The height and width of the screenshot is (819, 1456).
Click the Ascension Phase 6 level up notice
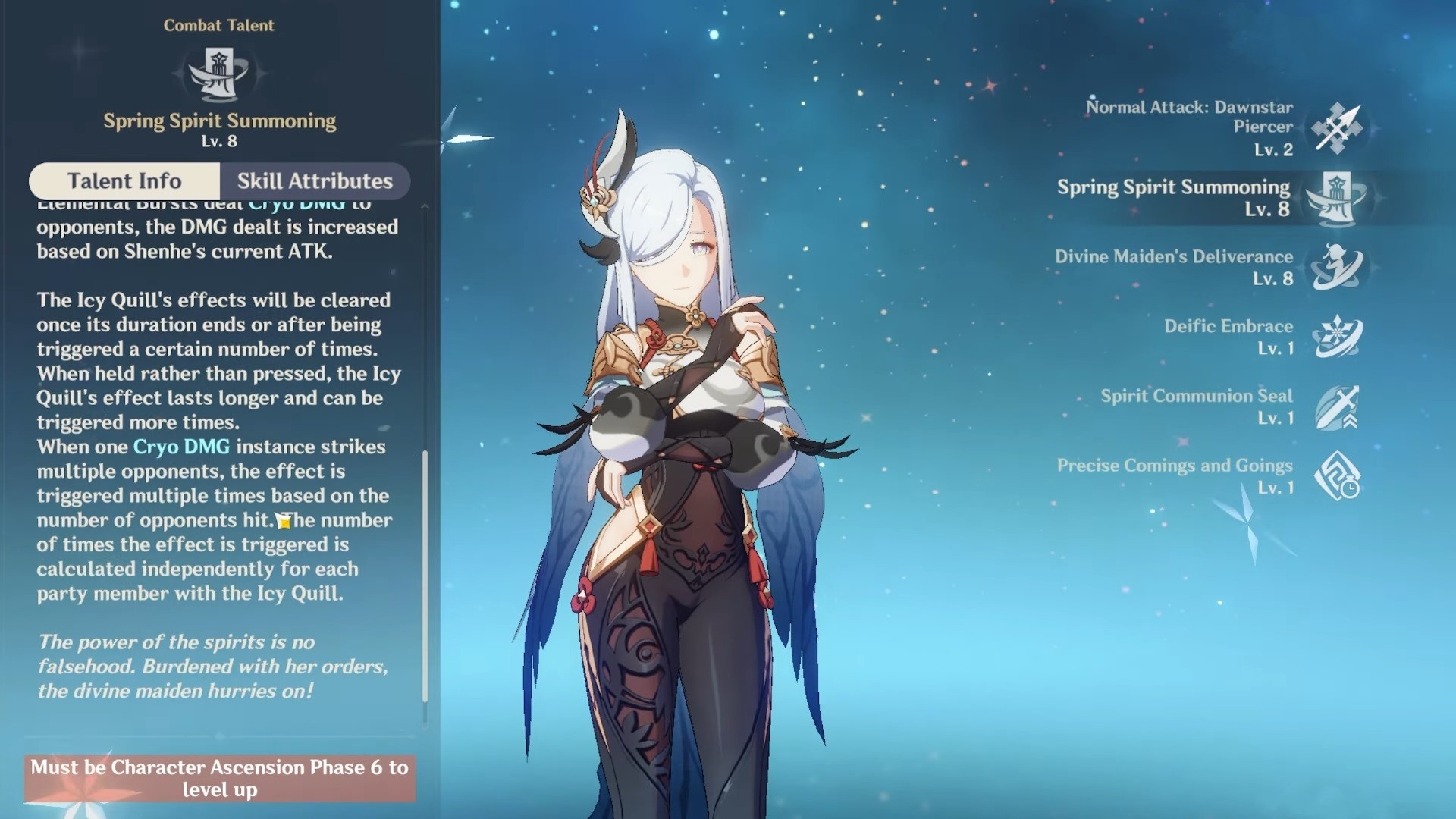point(220,778)
